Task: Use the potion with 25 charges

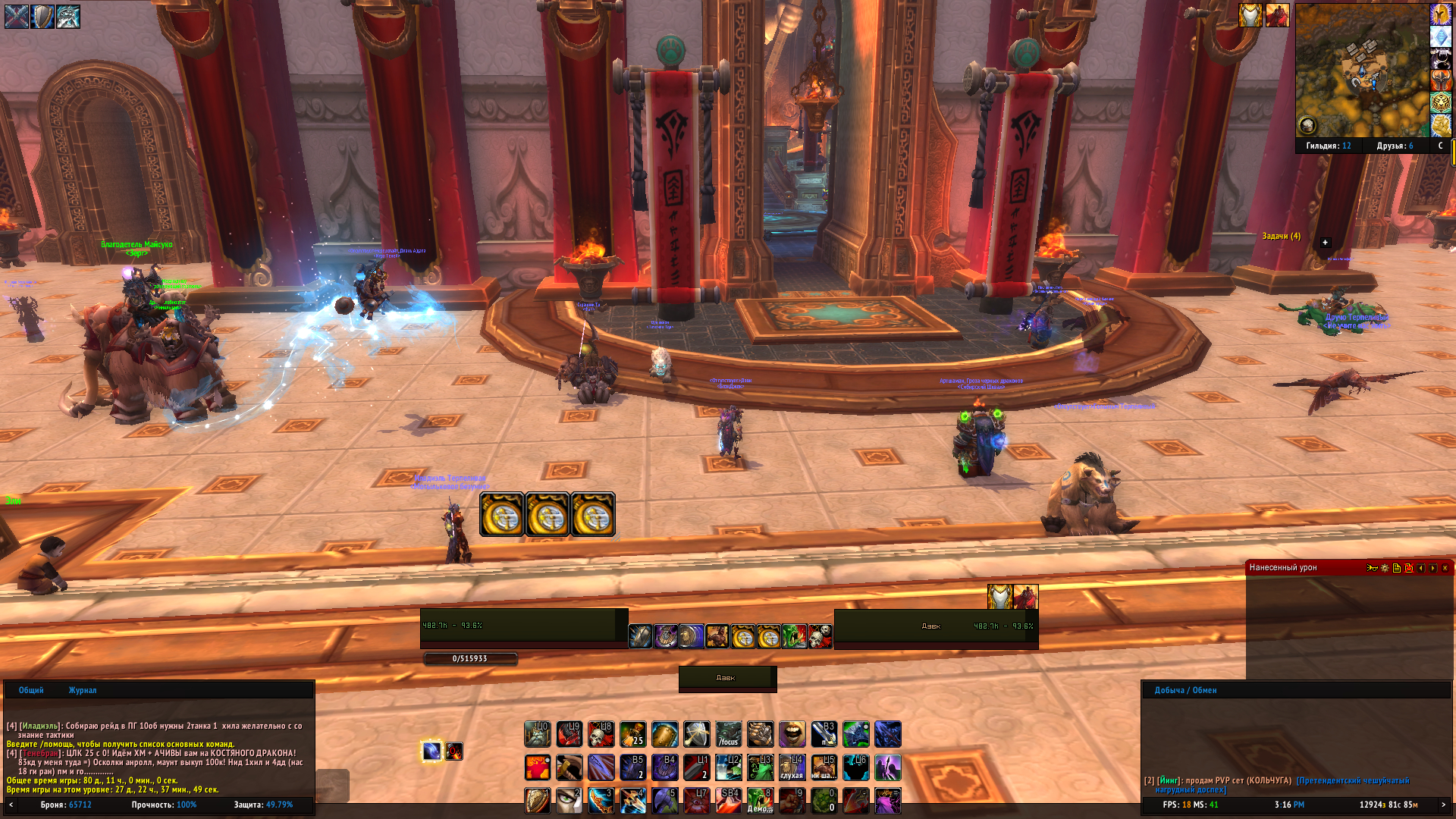Action: pos(633,734)
